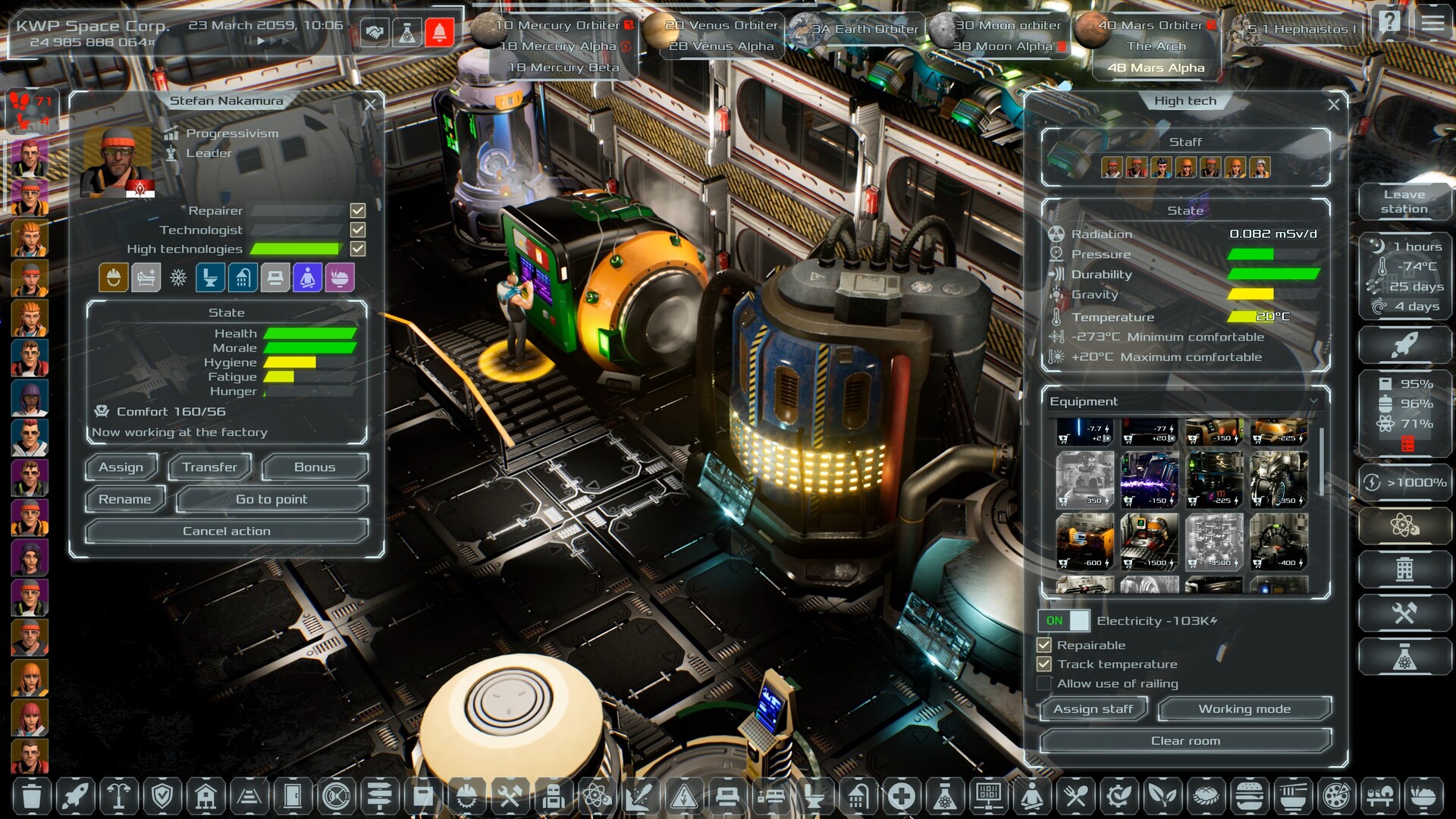This screenshot has height=819, width=1456.
Task: Select the 4B Mars Alpha station
Action: click(1156, 67)
